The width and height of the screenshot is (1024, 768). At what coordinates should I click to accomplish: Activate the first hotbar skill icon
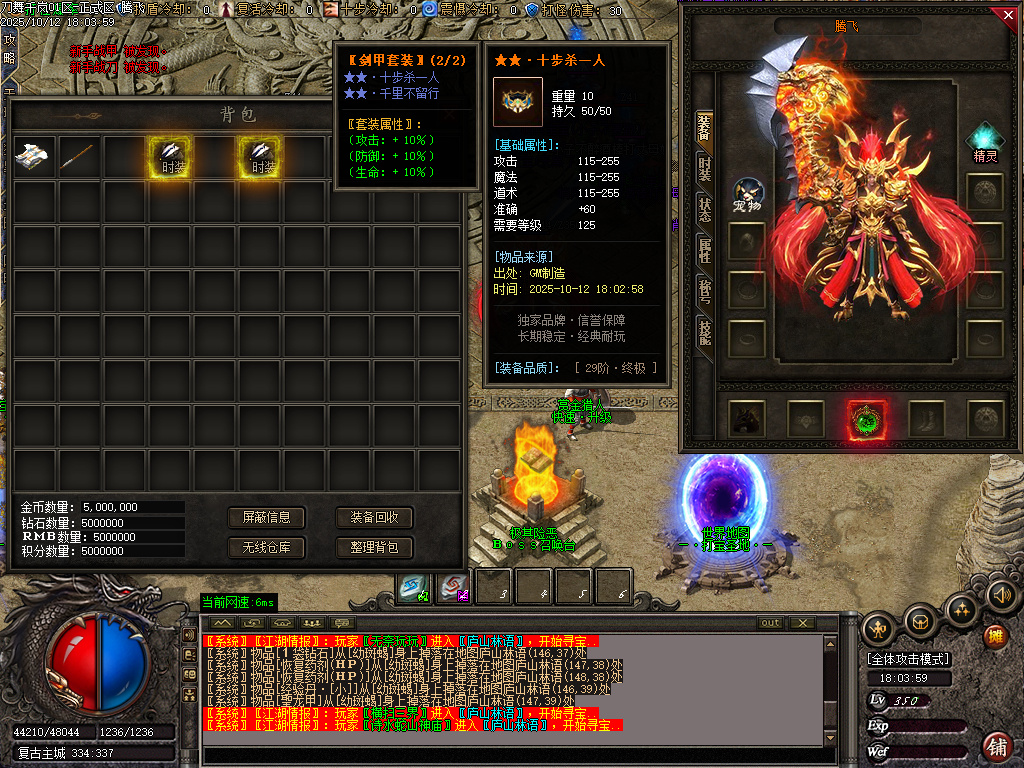[415, 587]
